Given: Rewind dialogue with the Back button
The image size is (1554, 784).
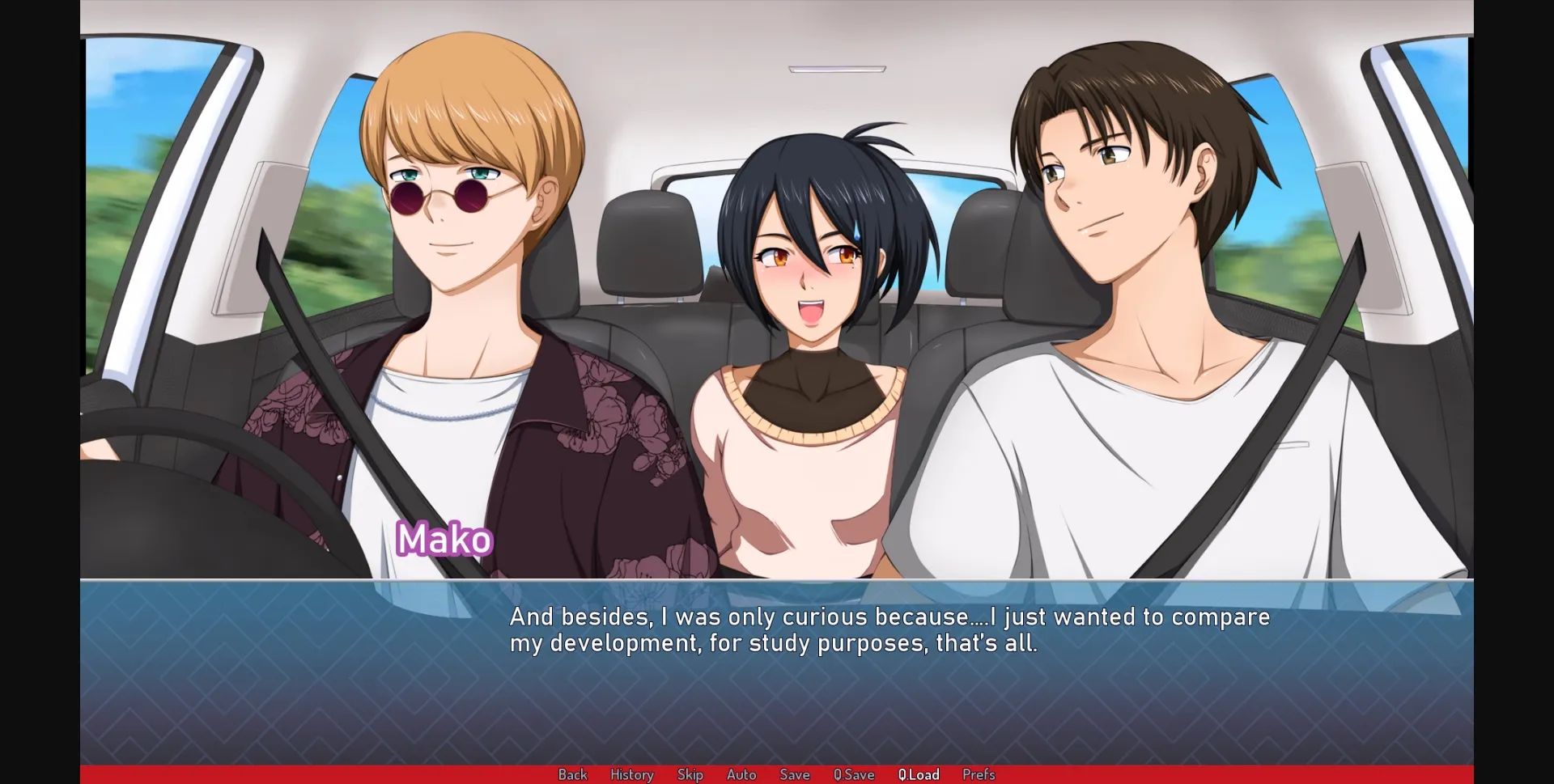Looking at the screenshot, I should tap(573, 774).
